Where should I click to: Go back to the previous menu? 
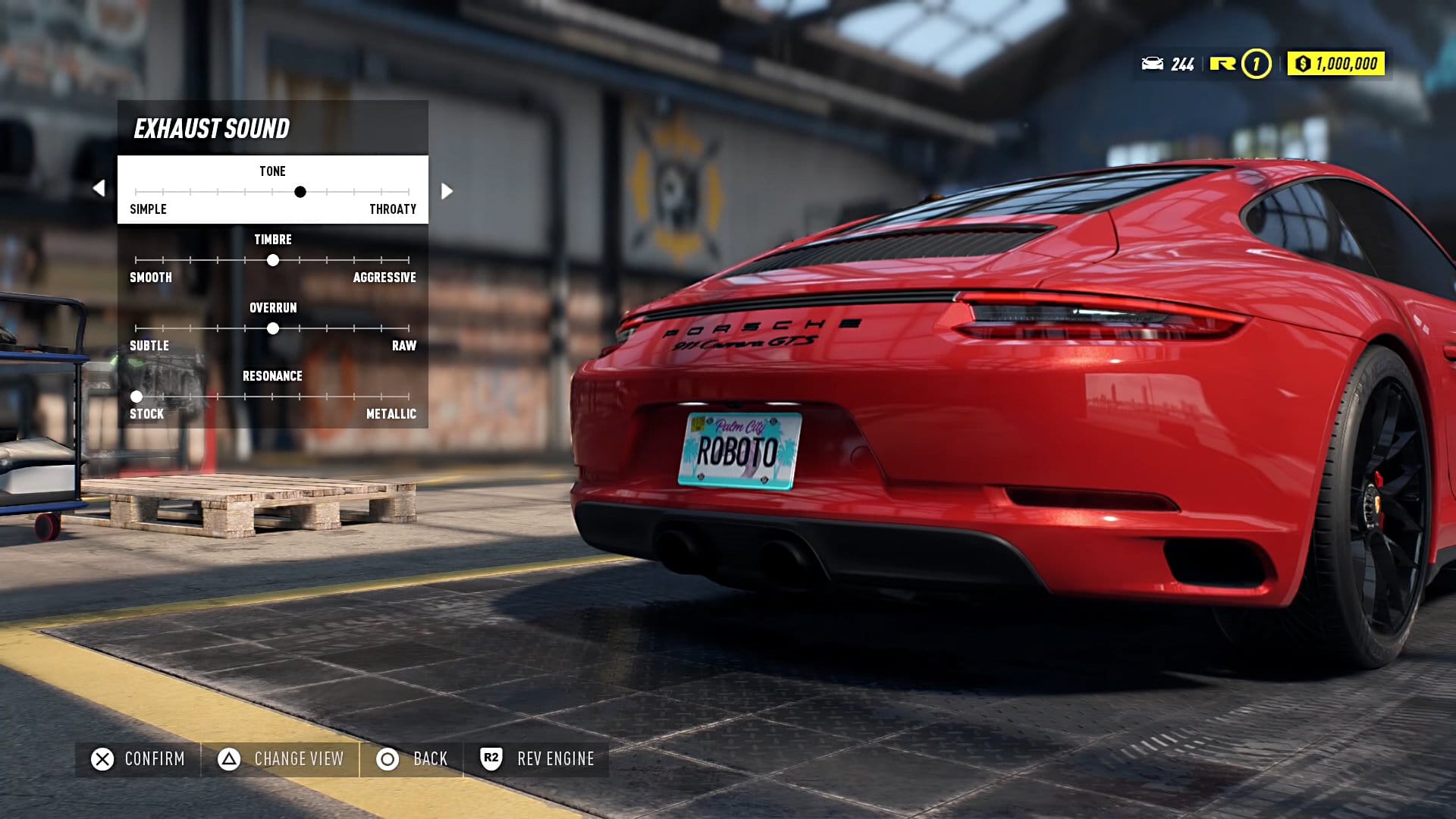point(413,759)
